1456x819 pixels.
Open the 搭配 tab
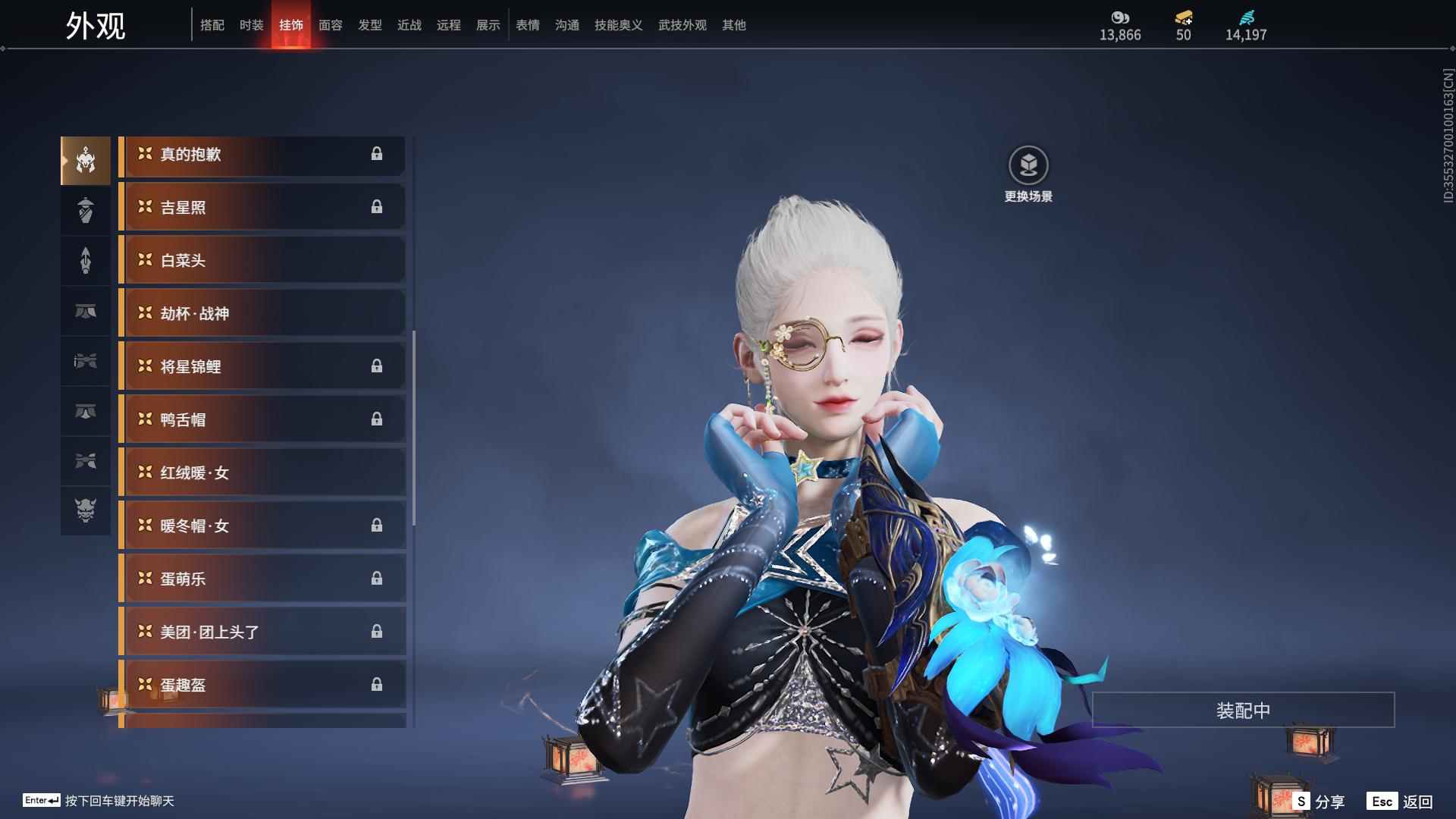pyautogui.click(x=212, y=25)
